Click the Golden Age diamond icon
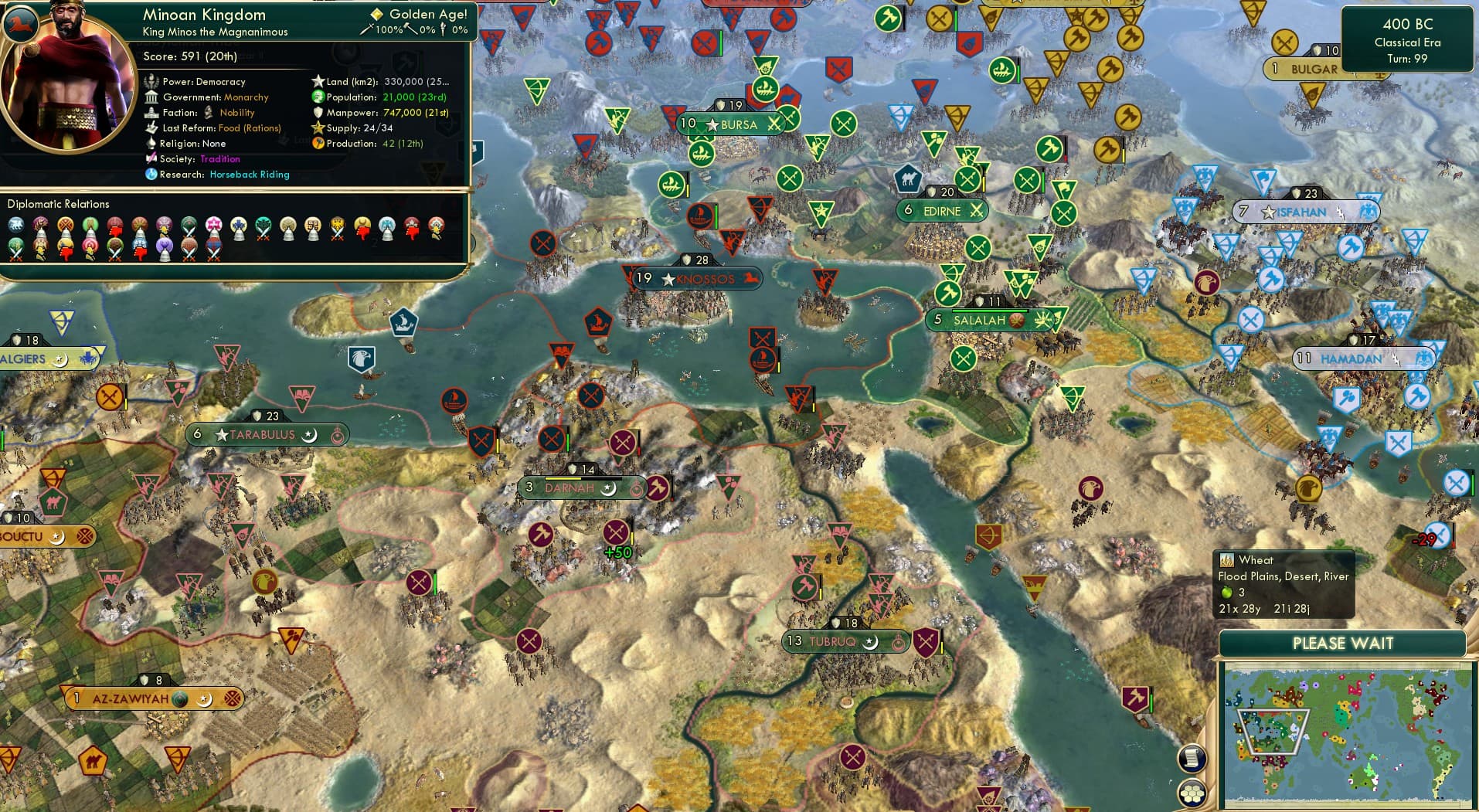This screenshot has height=812, width=1479. click(376, 14)
